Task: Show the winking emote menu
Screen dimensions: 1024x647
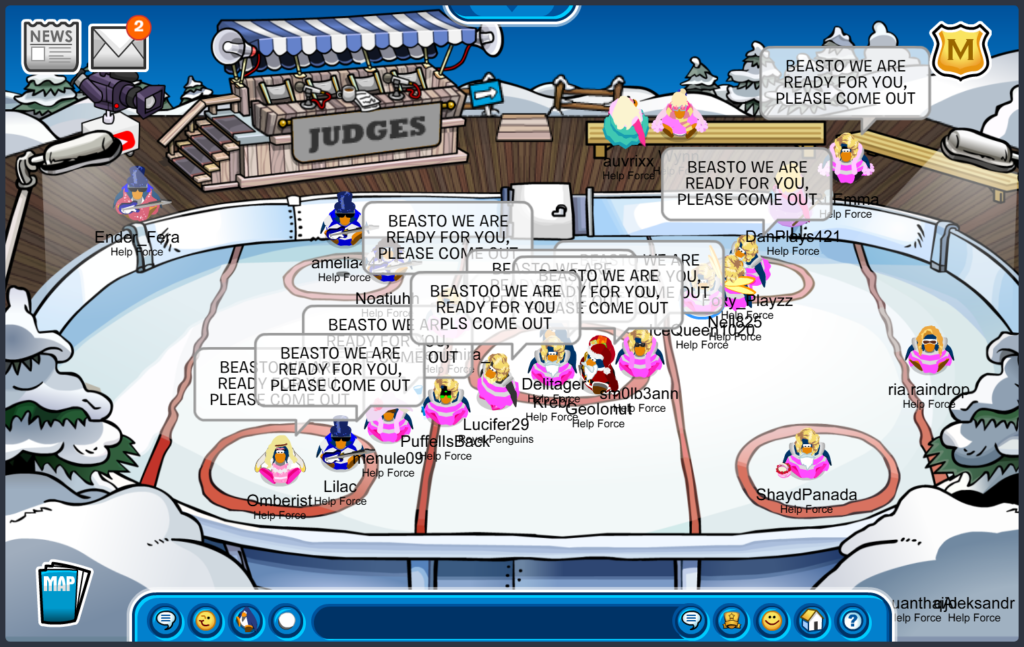Action: pos(206,621)
